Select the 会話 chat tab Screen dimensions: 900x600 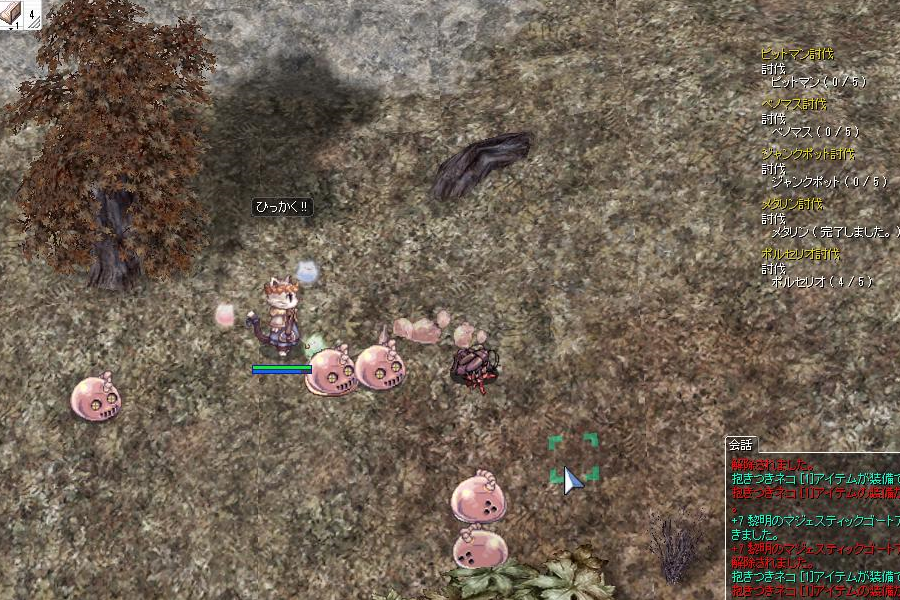(740, 445)
